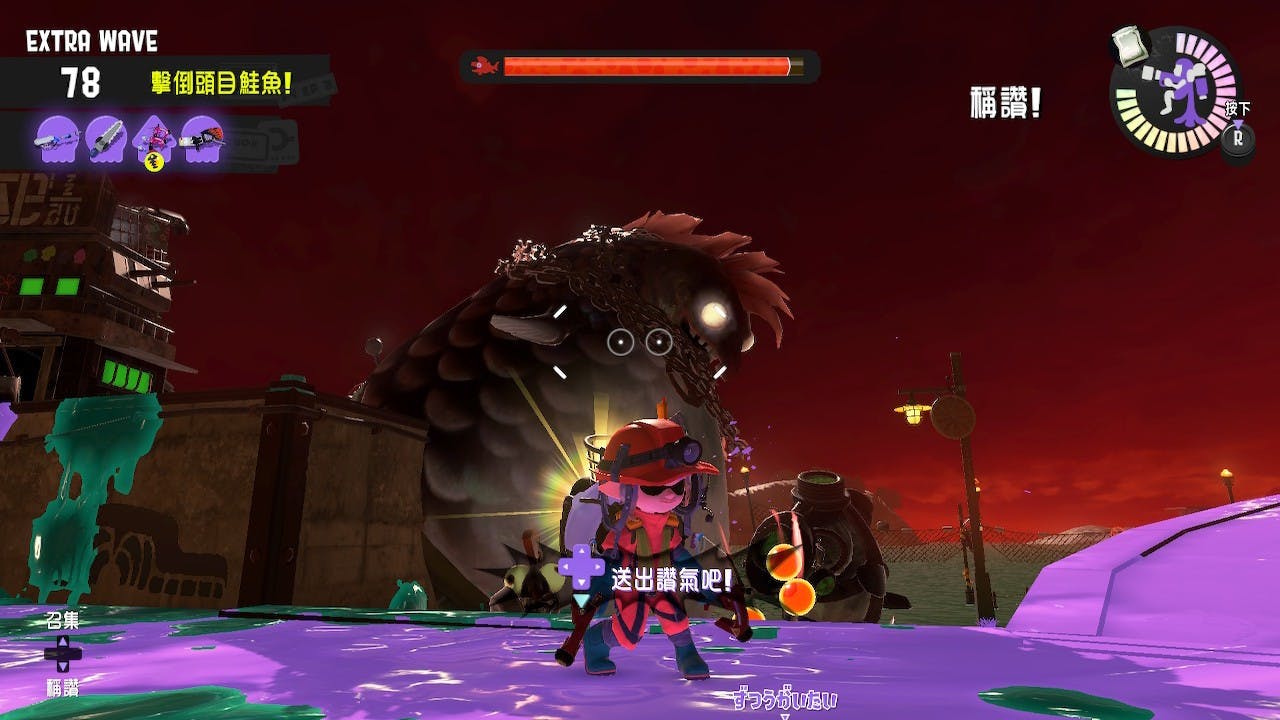Select the teammate icon with the red-black weapon
This screenshot has height=720, width=1280.
point(202,140)
